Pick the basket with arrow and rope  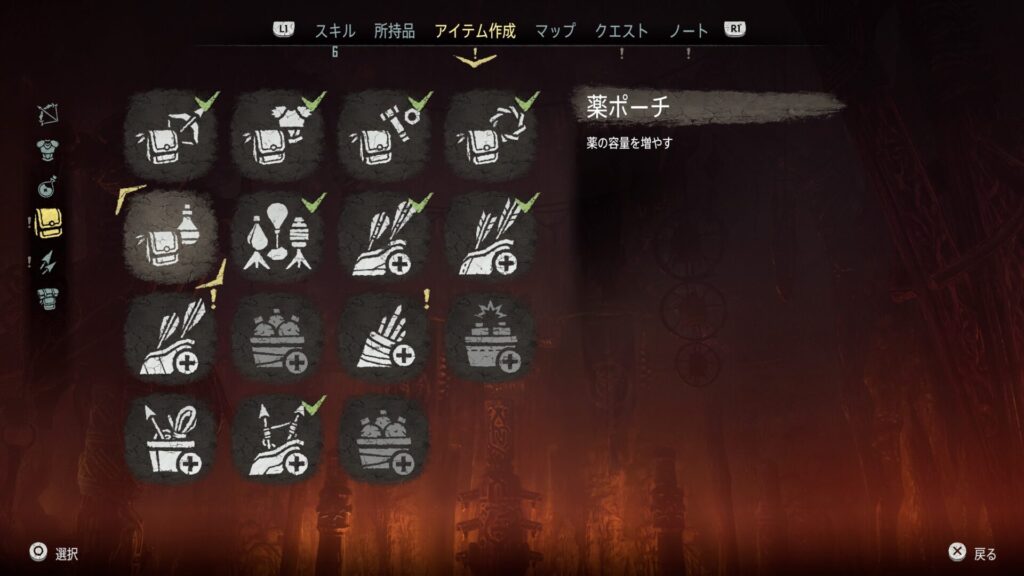click(171, 439)
